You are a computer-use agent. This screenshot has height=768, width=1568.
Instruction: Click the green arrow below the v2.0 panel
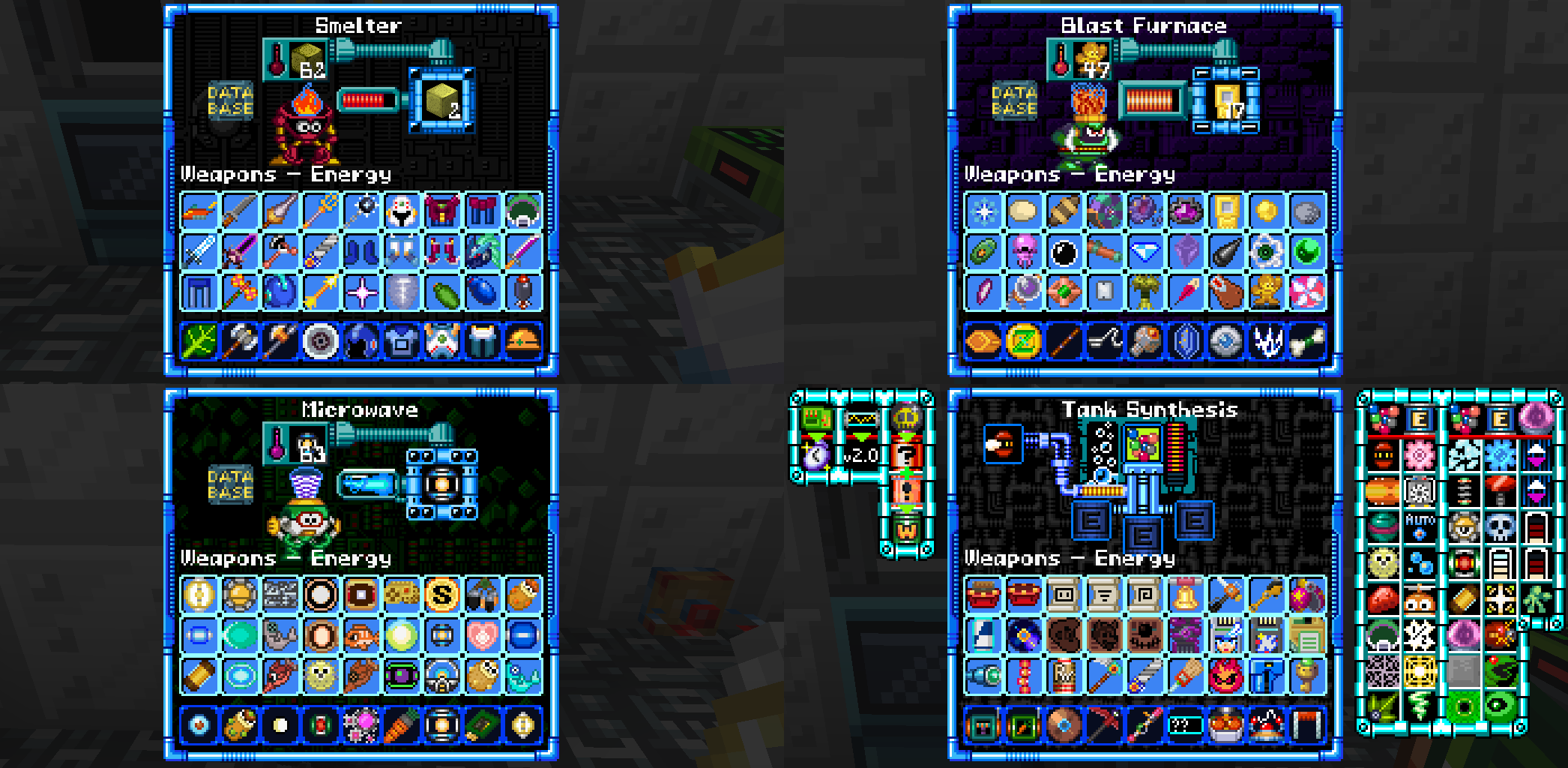[x=860, y=436]
